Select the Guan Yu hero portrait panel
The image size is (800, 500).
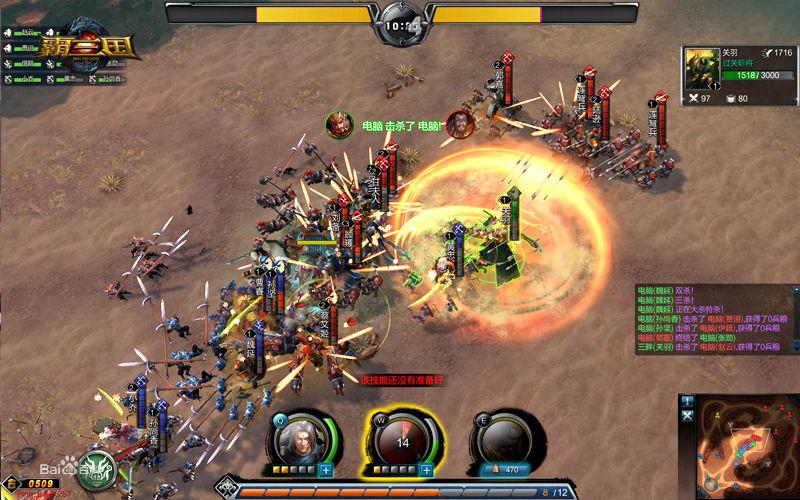[x=703, y=67]
